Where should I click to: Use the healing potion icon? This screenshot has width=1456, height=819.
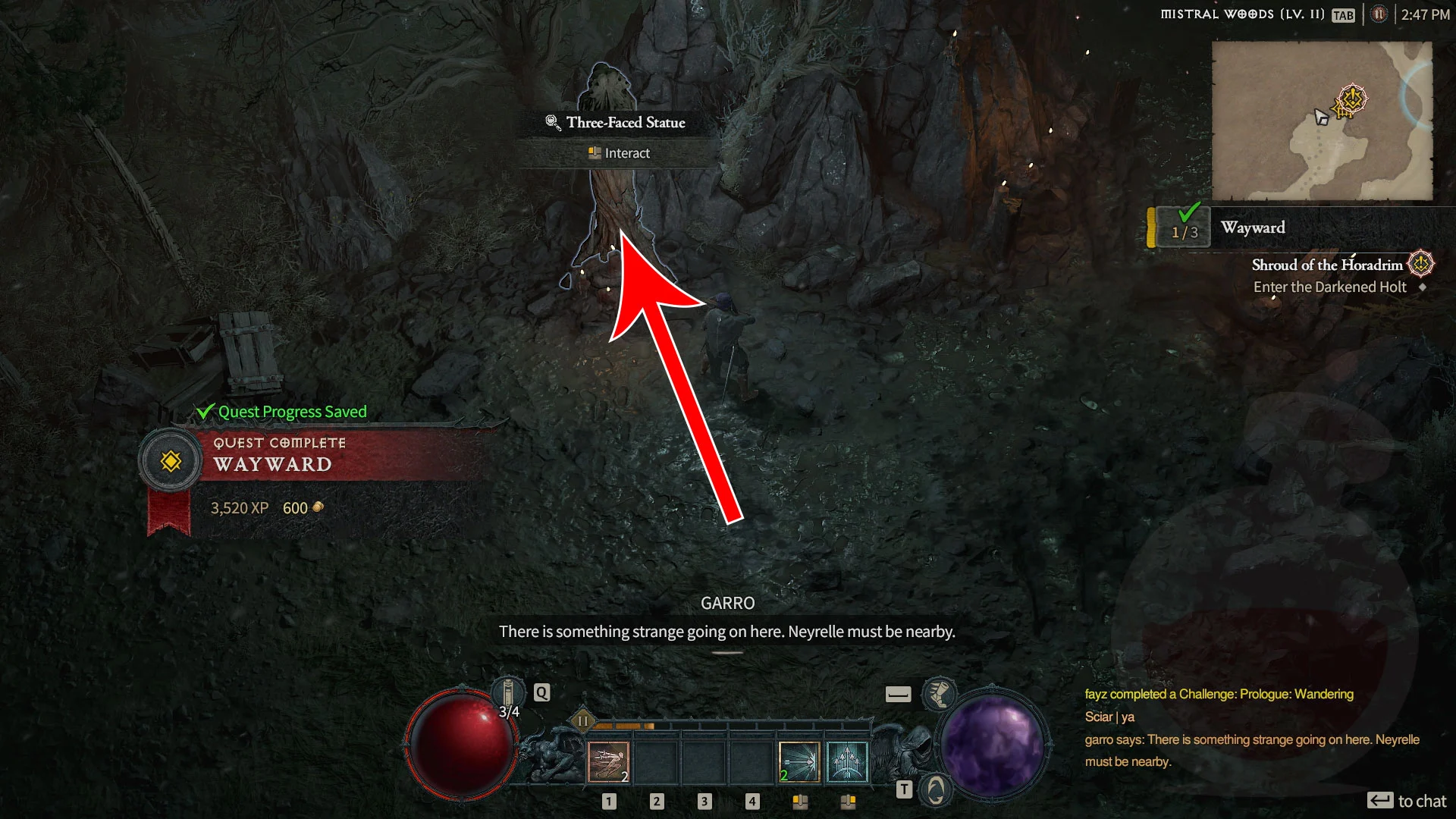tap(508, 692)
